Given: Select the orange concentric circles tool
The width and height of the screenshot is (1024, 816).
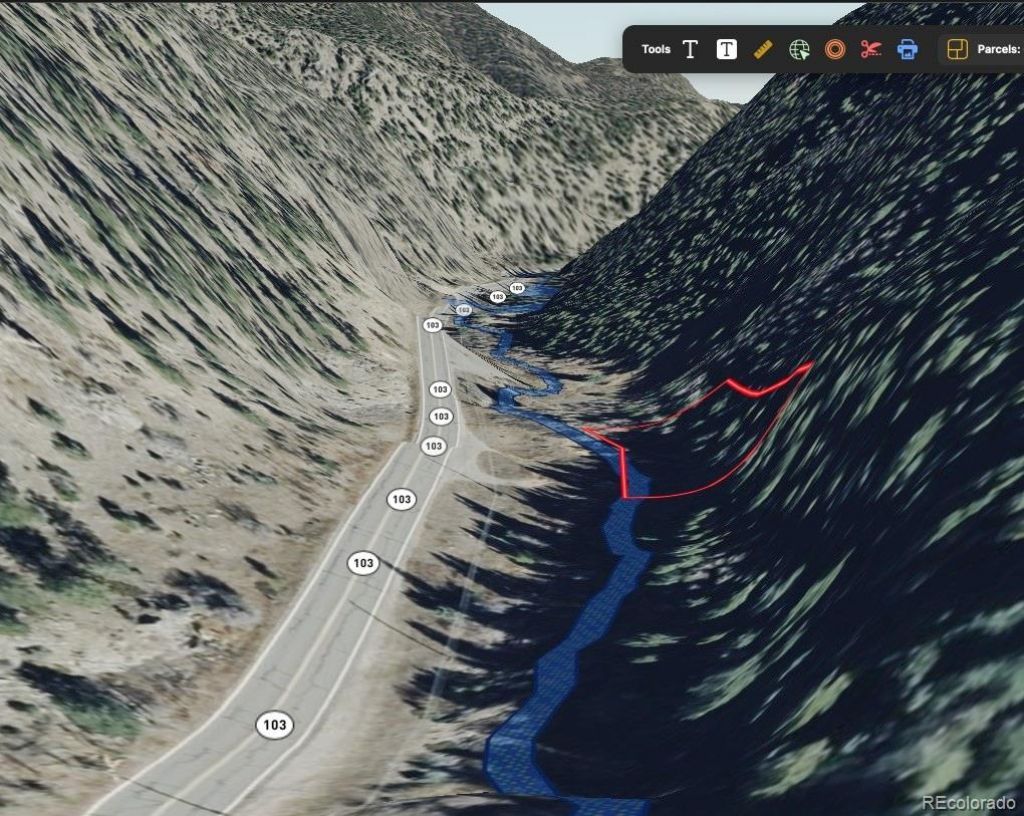Looking at the screenshot, I should click(835, 49).
